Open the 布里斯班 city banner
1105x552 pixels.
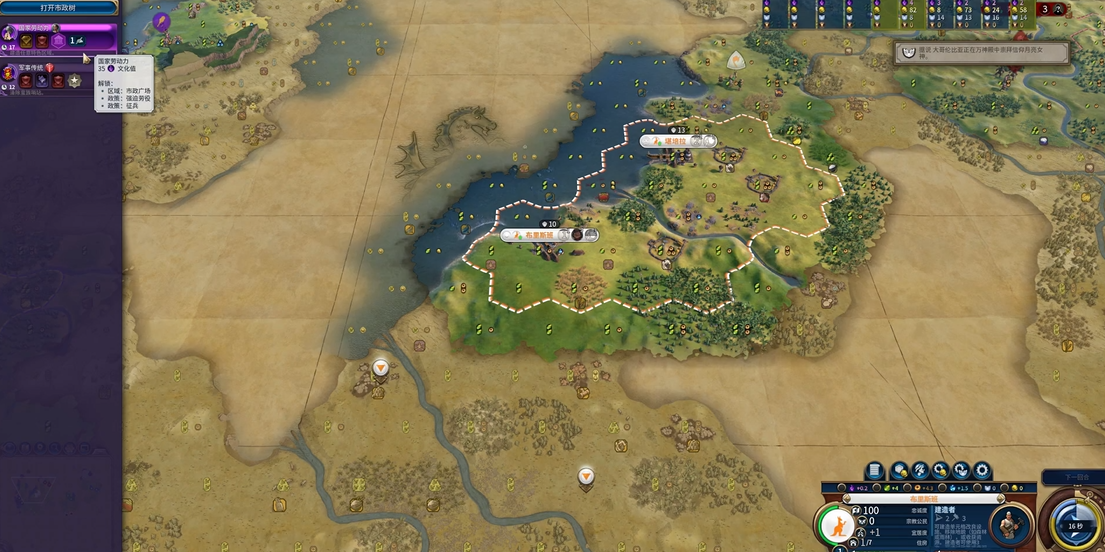546,236
